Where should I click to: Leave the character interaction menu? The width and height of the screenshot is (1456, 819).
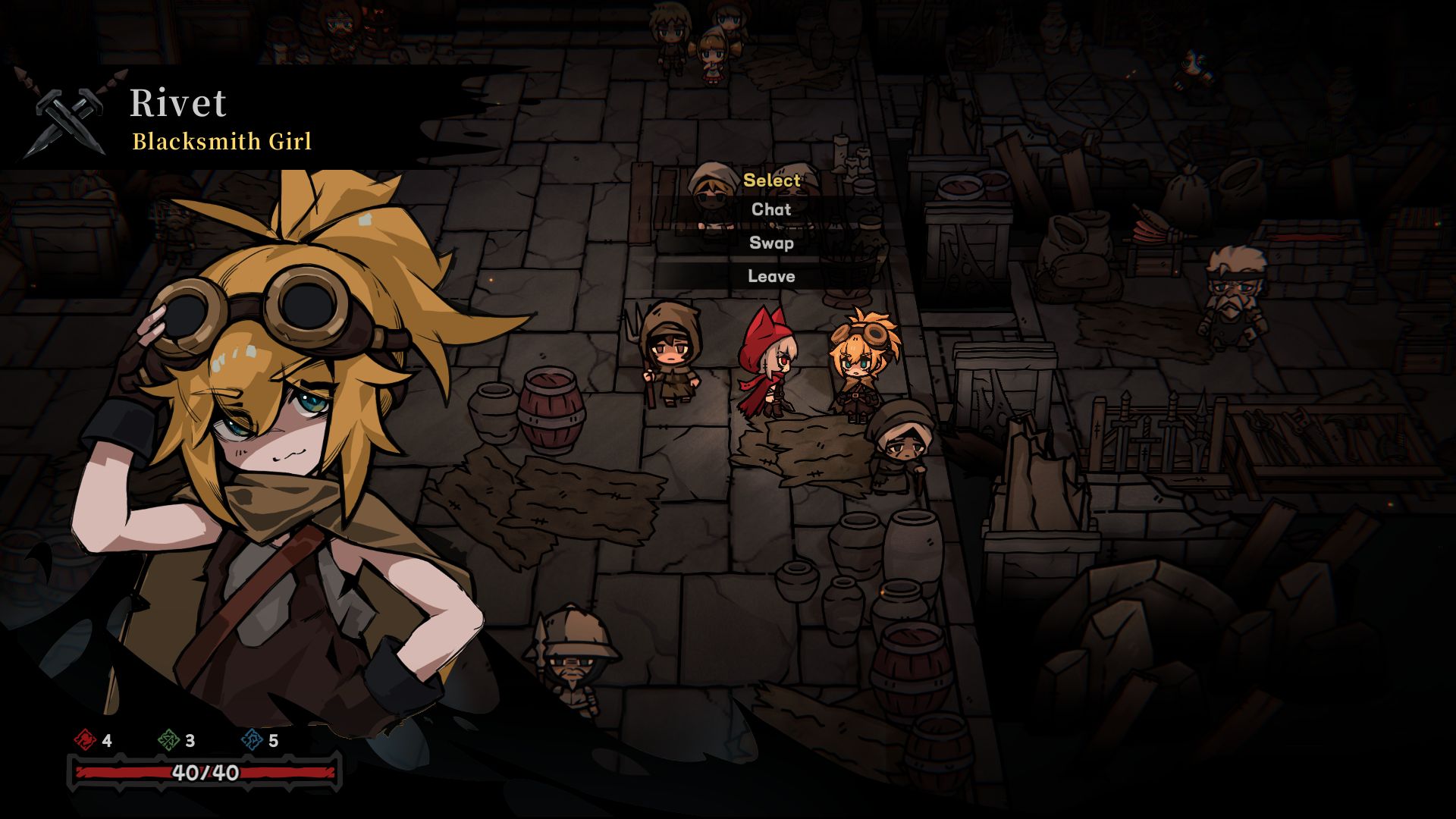(771, 277)
